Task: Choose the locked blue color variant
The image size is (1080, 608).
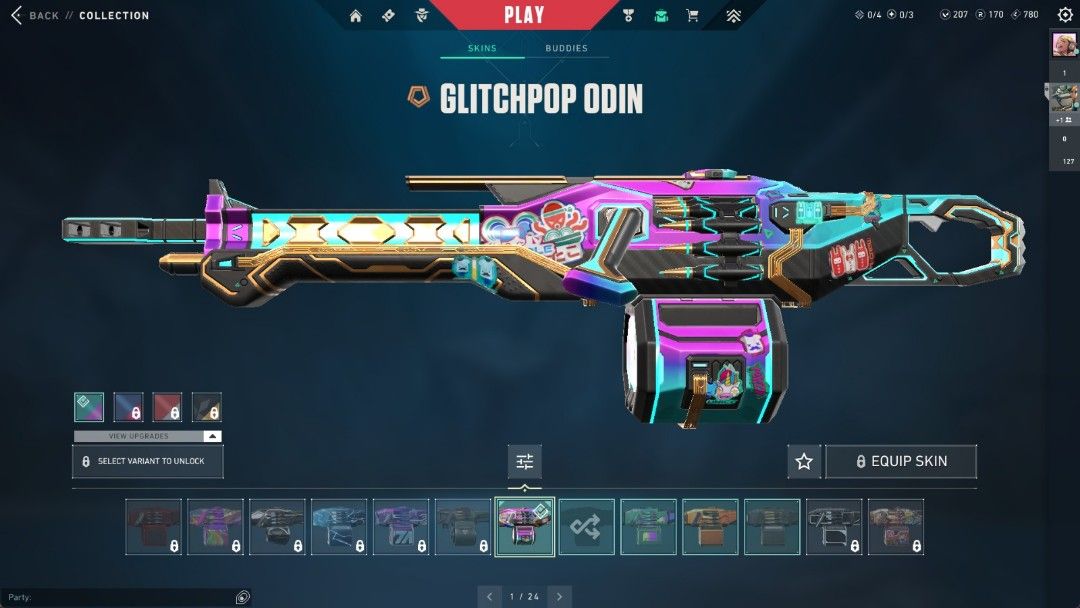Action: [128, 407]
